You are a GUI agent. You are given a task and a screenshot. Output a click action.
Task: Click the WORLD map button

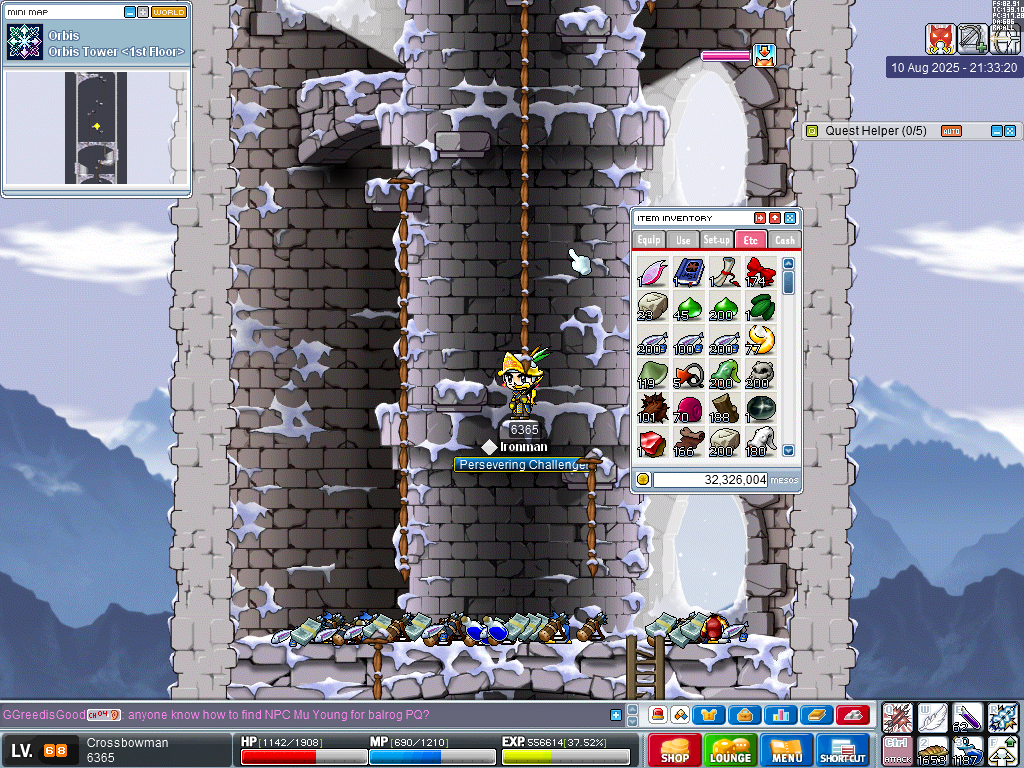coord(169,12)
